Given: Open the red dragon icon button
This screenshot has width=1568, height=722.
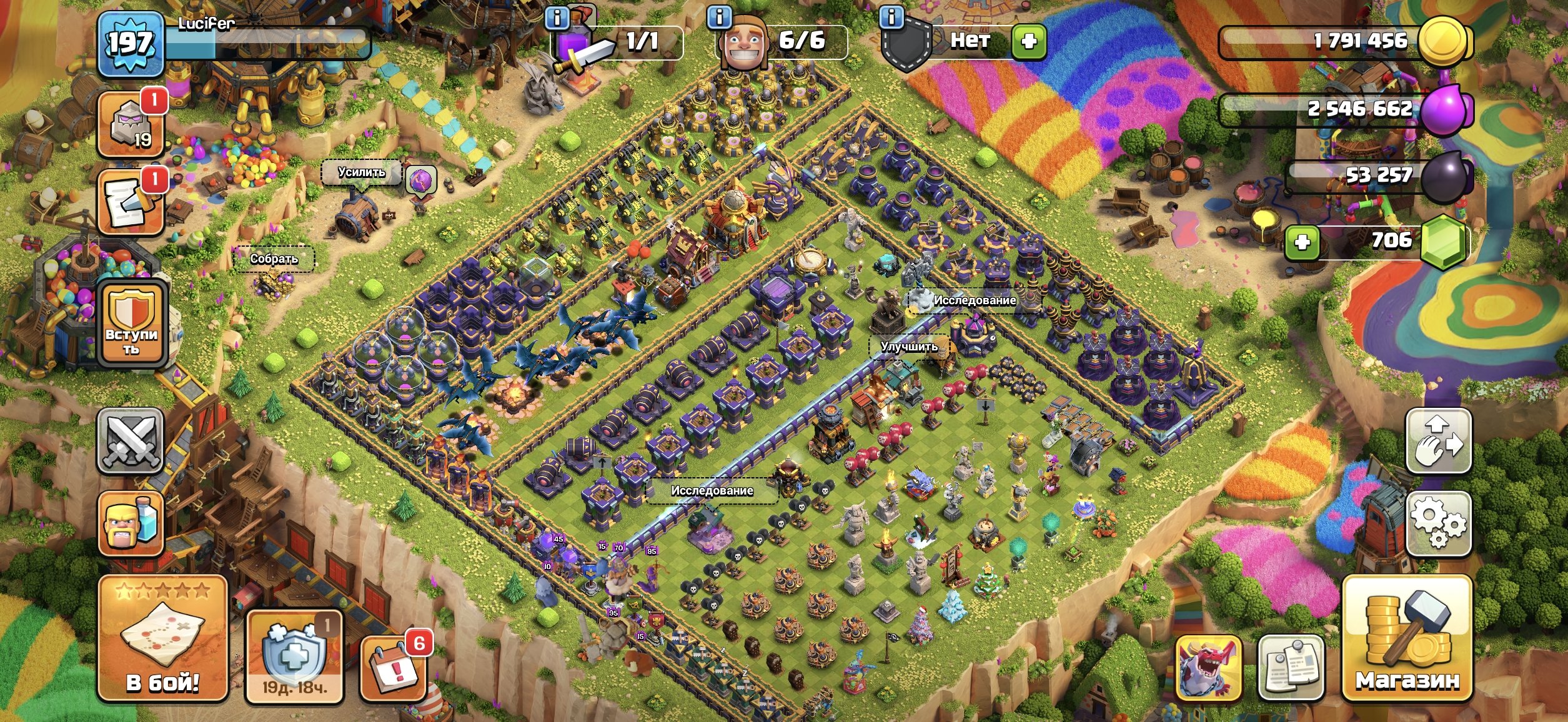Looking at the screenshot, I should 1208,667.
